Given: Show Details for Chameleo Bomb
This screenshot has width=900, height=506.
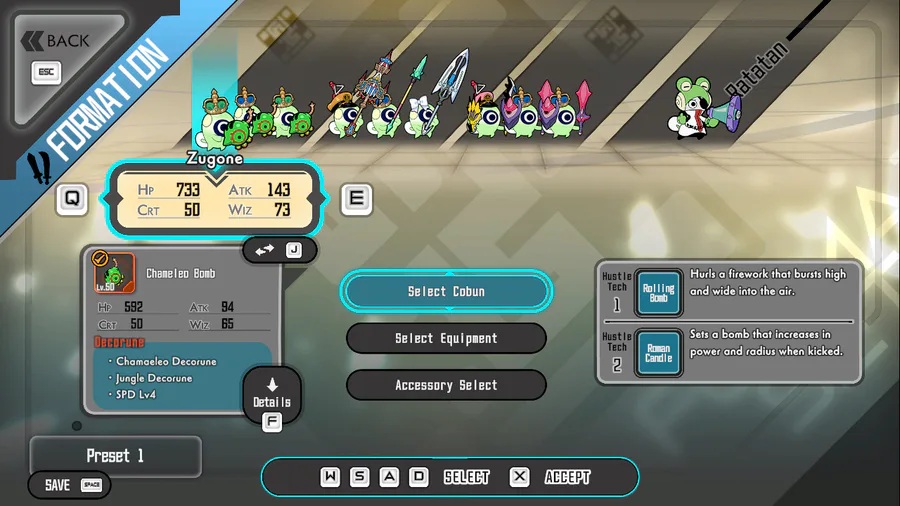Looking at the screenshot, I should [271, 396].
